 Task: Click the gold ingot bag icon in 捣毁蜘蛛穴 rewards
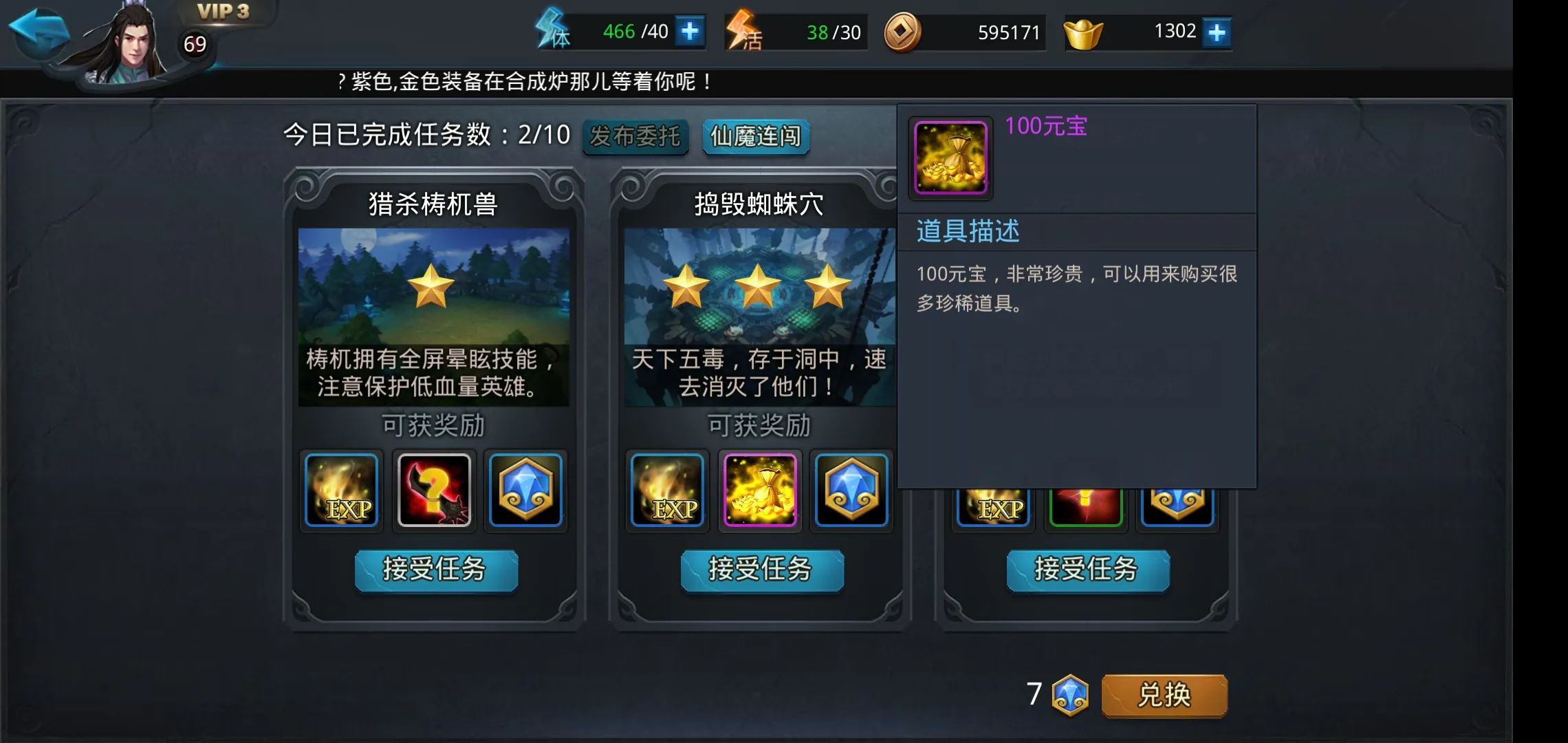click(x=759, y=491)
